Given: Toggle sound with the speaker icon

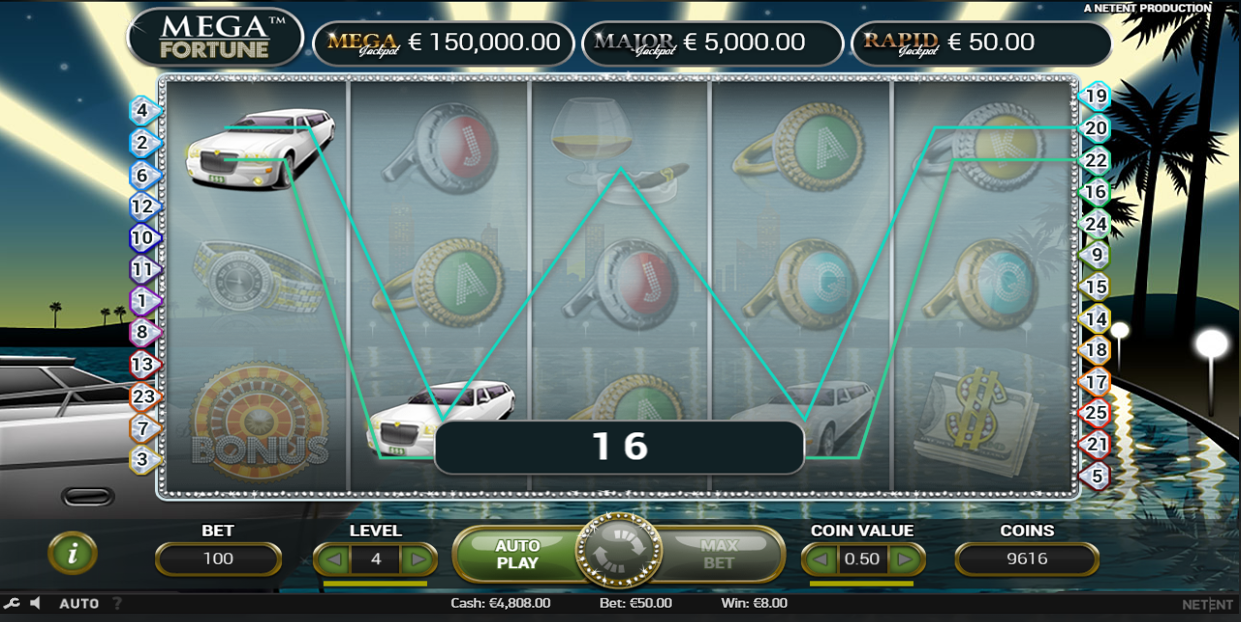Looking at the screenshot, I should (36, 603).
